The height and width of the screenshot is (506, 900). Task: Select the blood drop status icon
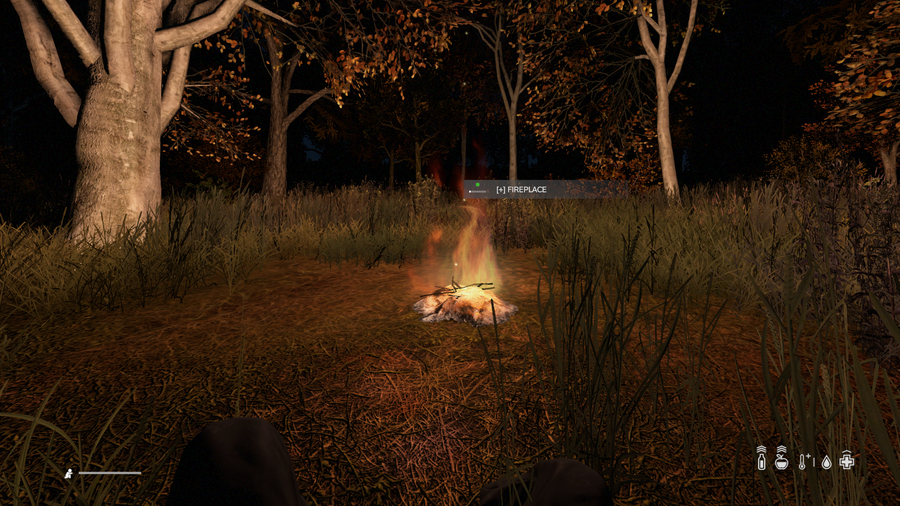point(826,462)
